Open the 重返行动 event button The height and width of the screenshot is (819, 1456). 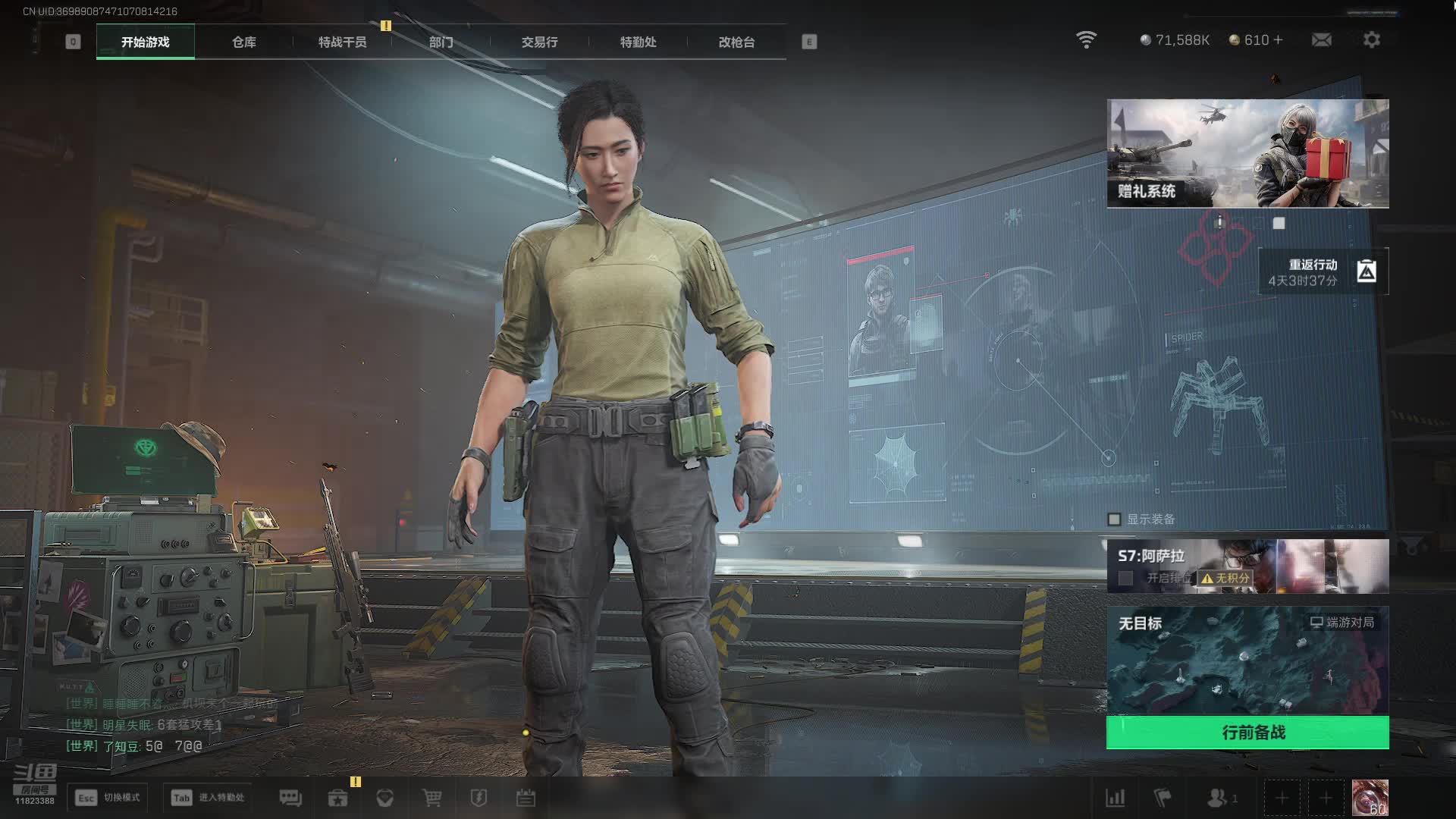coord(1323,271)
